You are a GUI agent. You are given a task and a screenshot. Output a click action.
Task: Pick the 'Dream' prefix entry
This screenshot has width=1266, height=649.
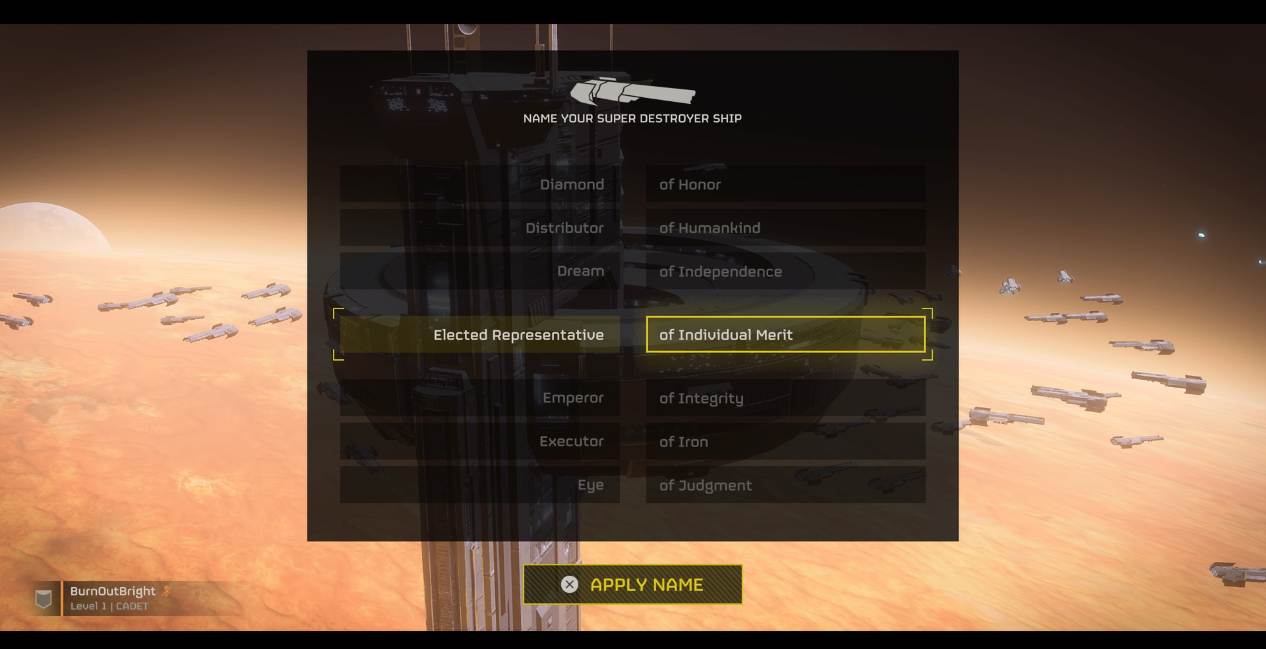tap(480, 272)
